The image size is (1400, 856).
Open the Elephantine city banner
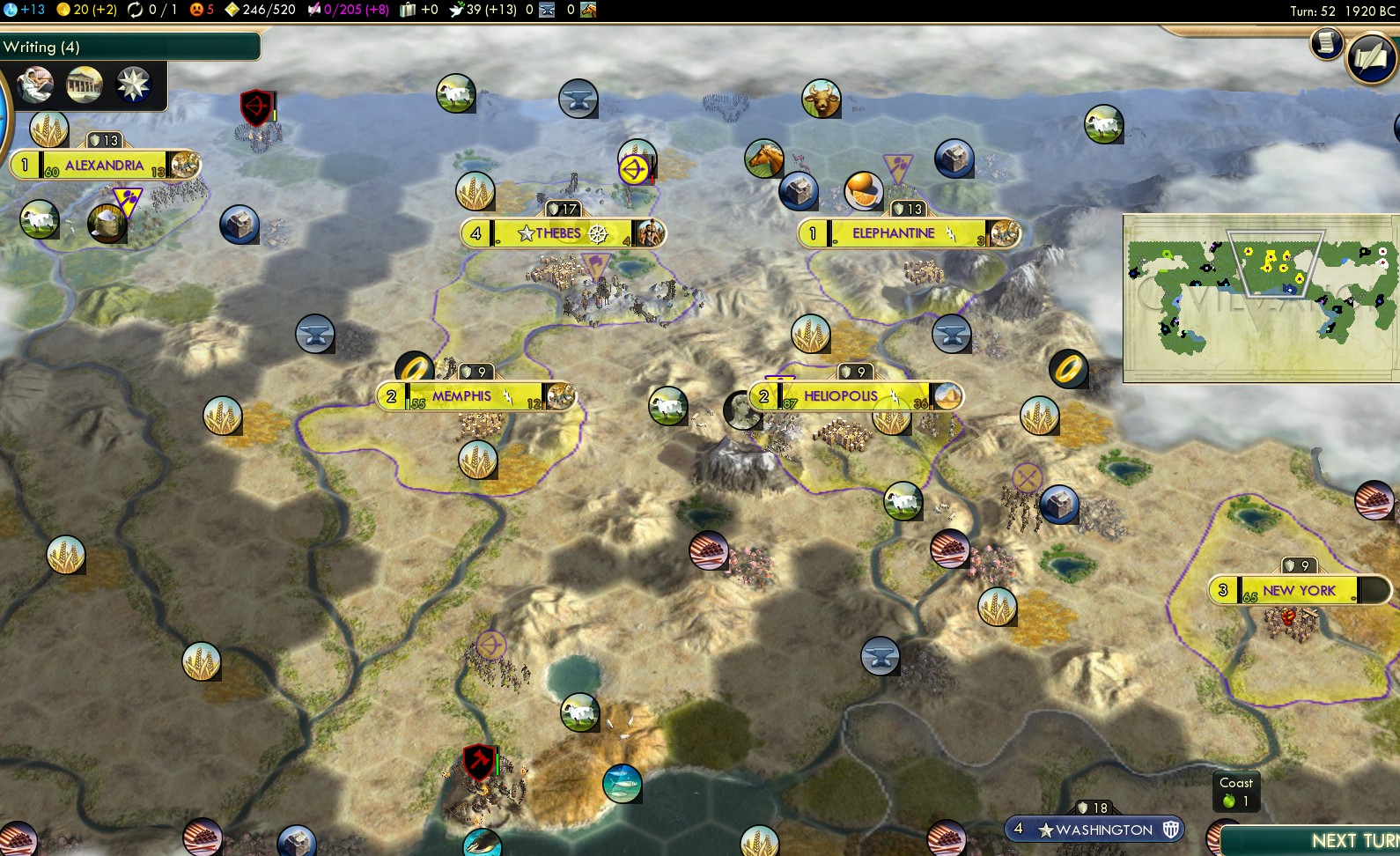893,233
